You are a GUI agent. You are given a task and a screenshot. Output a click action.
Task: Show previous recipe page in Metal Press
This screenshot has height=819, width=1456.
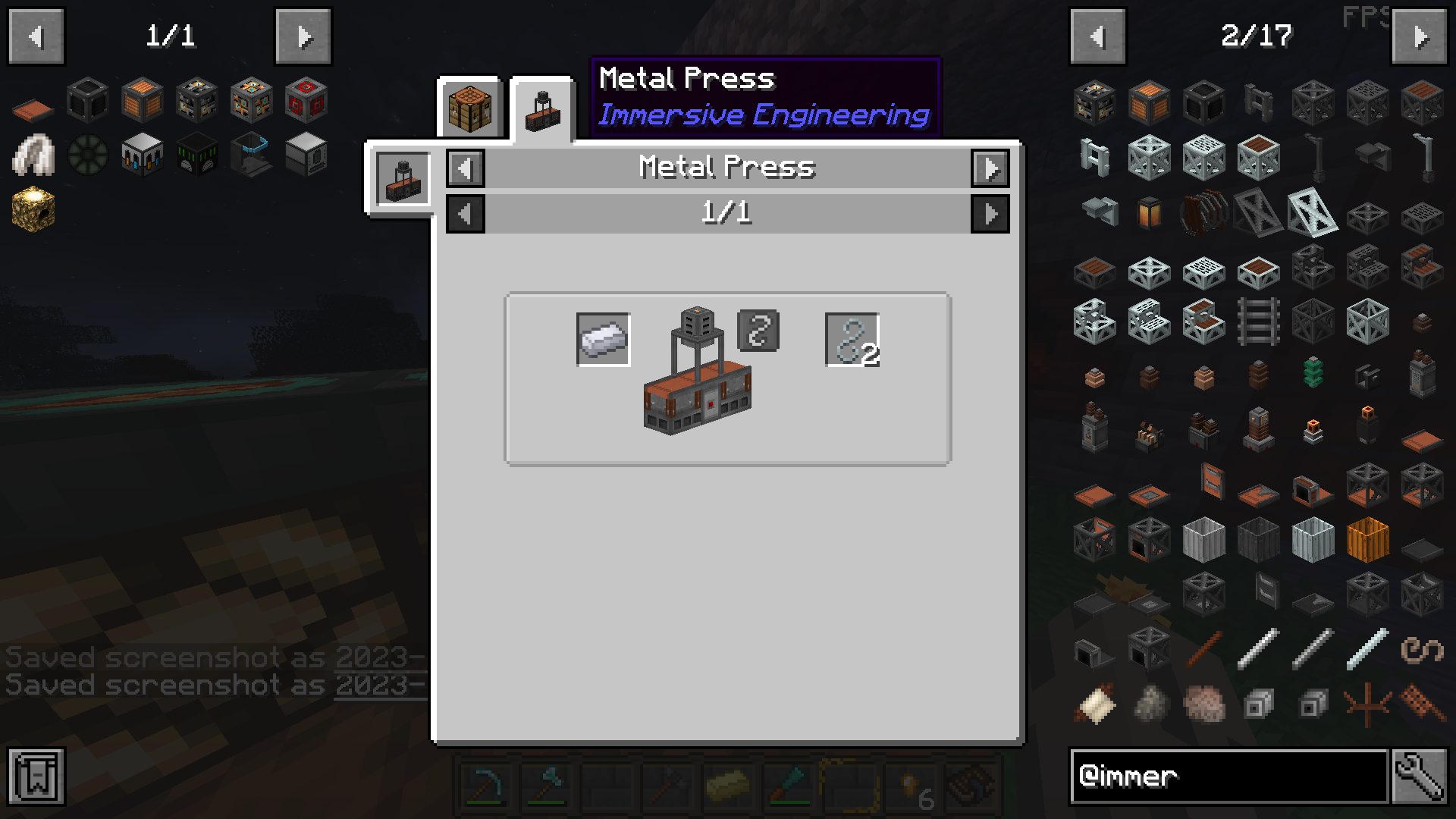pos(466,214)
